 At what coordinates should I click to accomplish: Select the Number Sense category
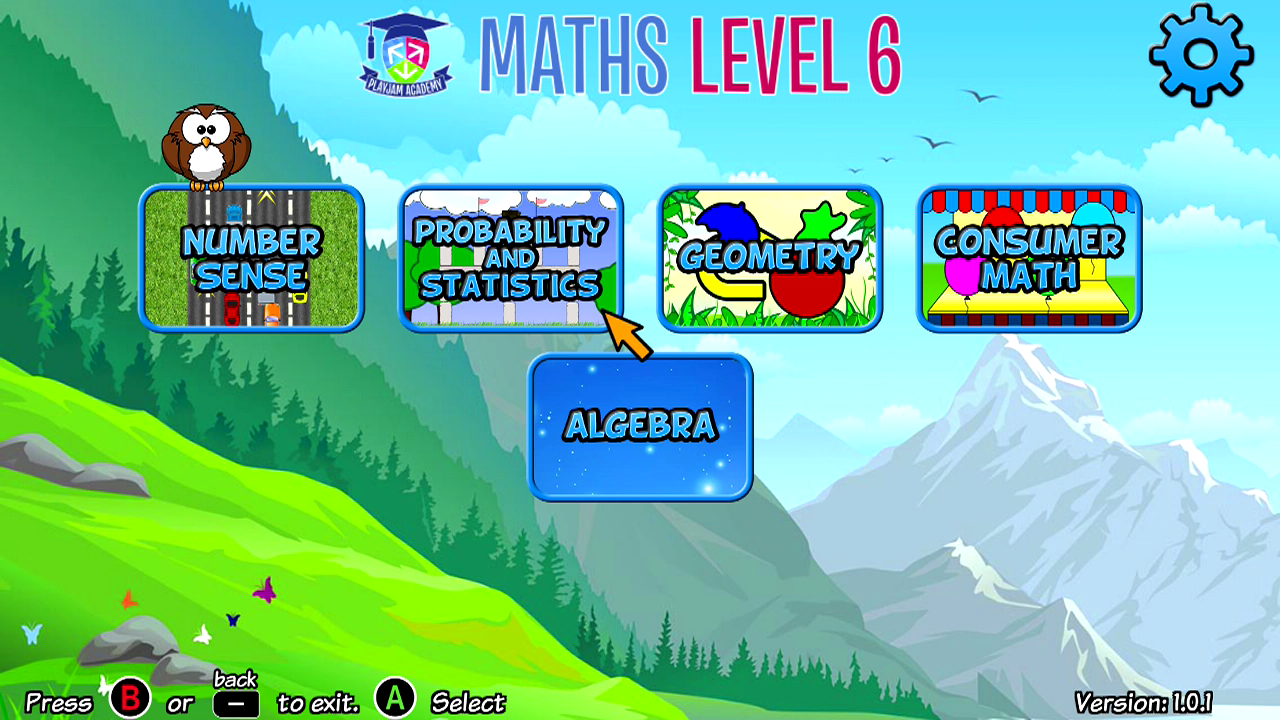(x=250, y=258)
